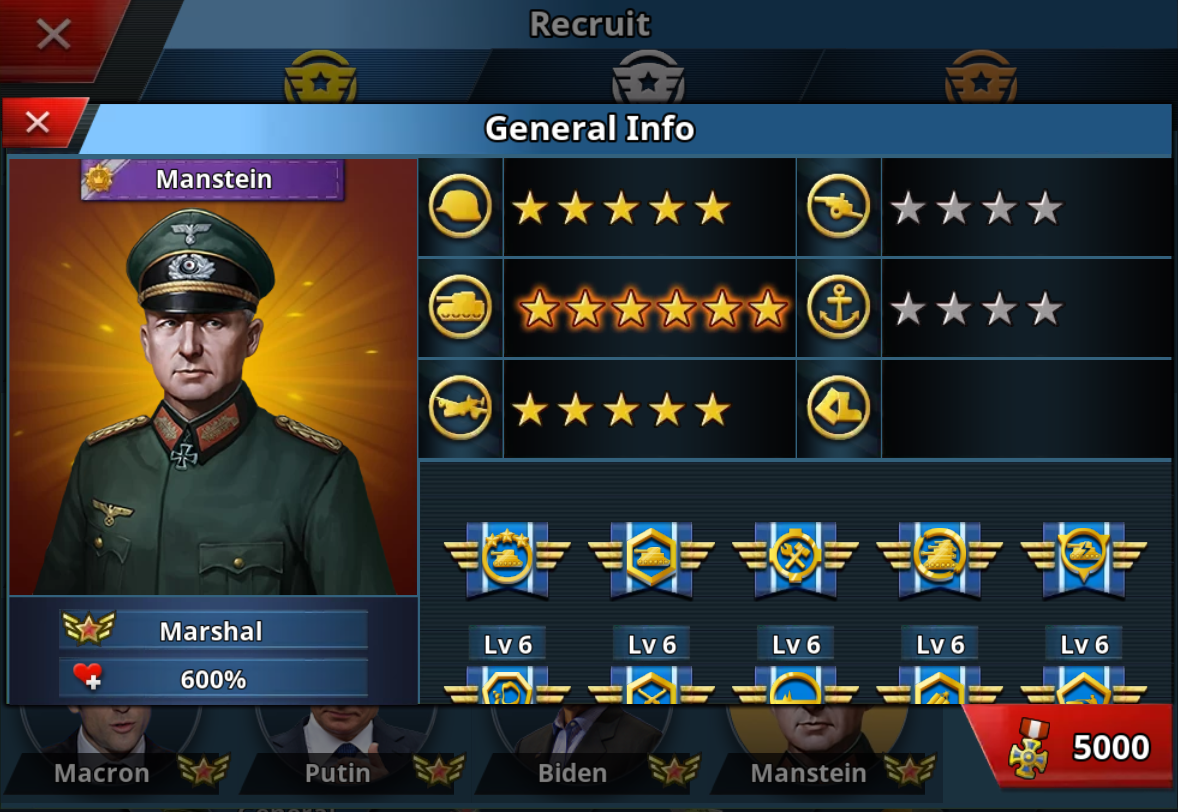This screenshot has width=1178, height=812.
Task: Tap the tank armor ability icon
Action: tap(460, 308)
